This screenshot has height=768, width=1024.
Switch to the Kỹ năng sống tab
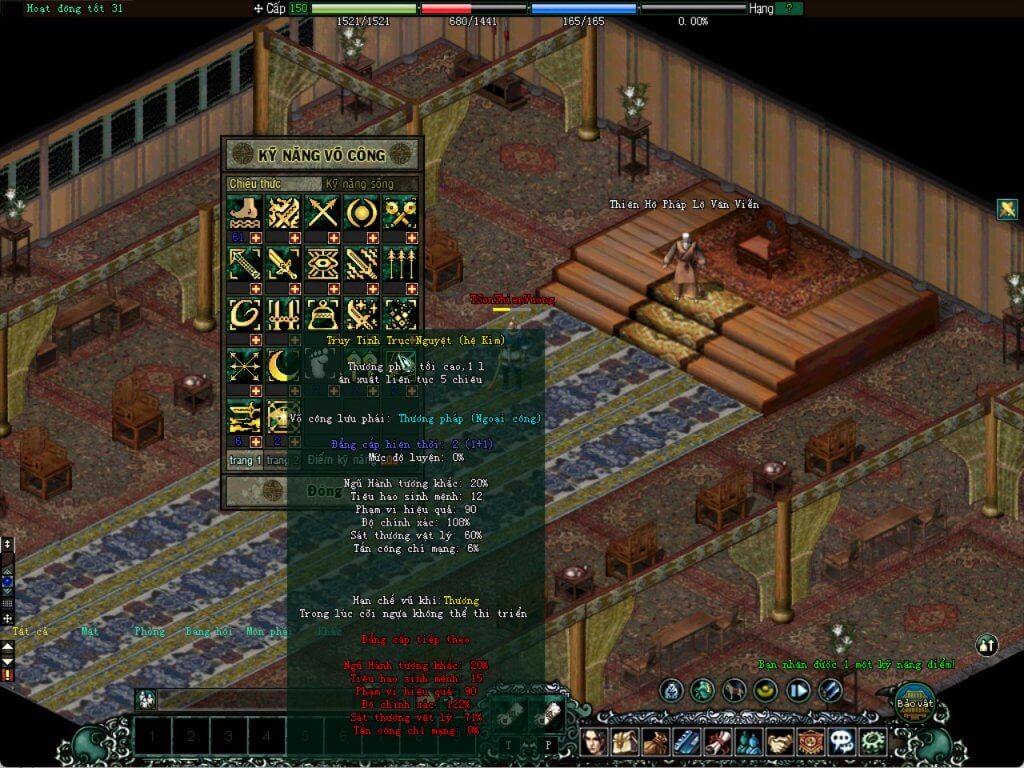[370, 184]
